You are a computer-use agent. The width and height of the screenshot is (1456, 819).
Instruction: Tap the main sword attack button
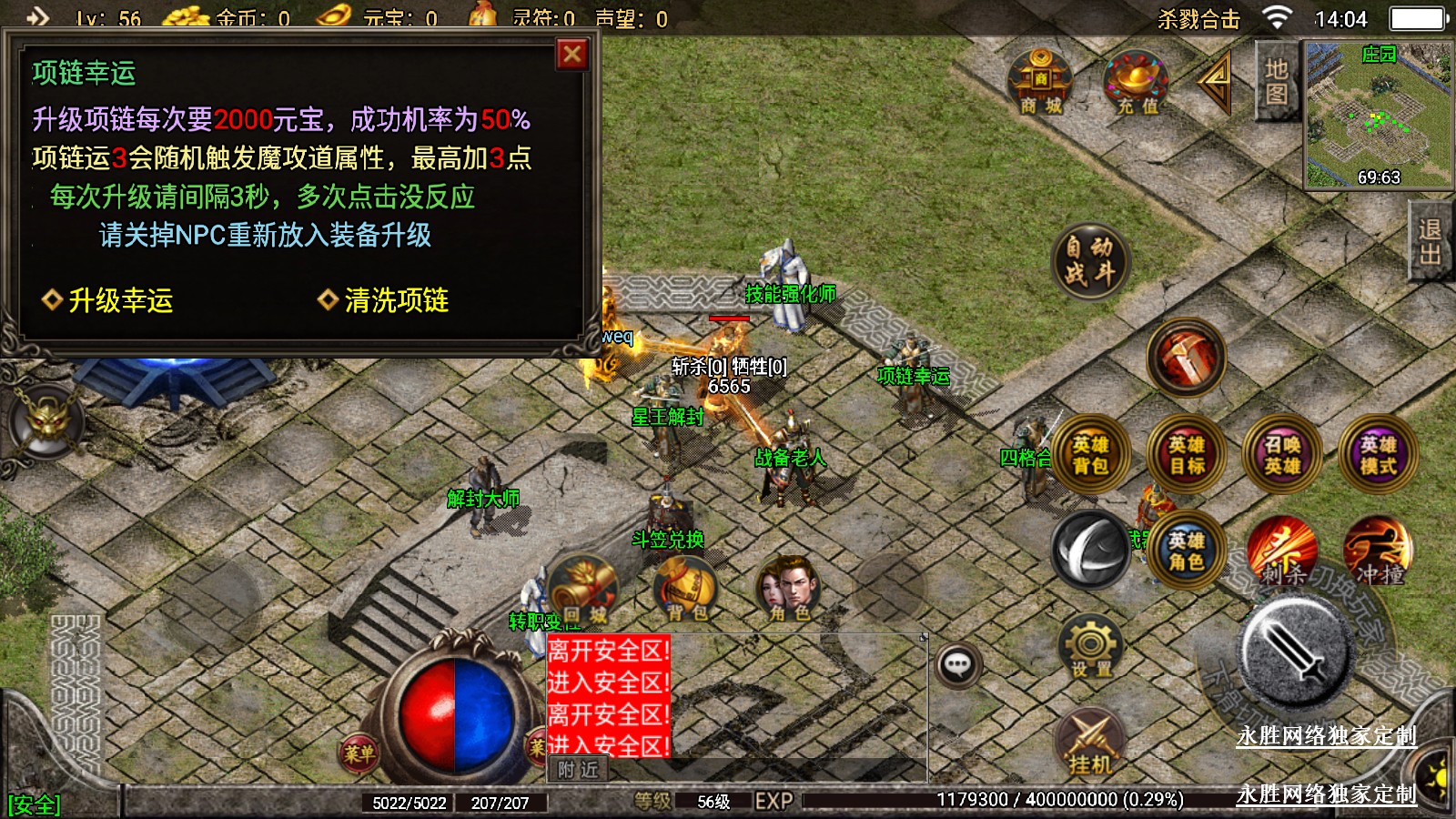1296,650
